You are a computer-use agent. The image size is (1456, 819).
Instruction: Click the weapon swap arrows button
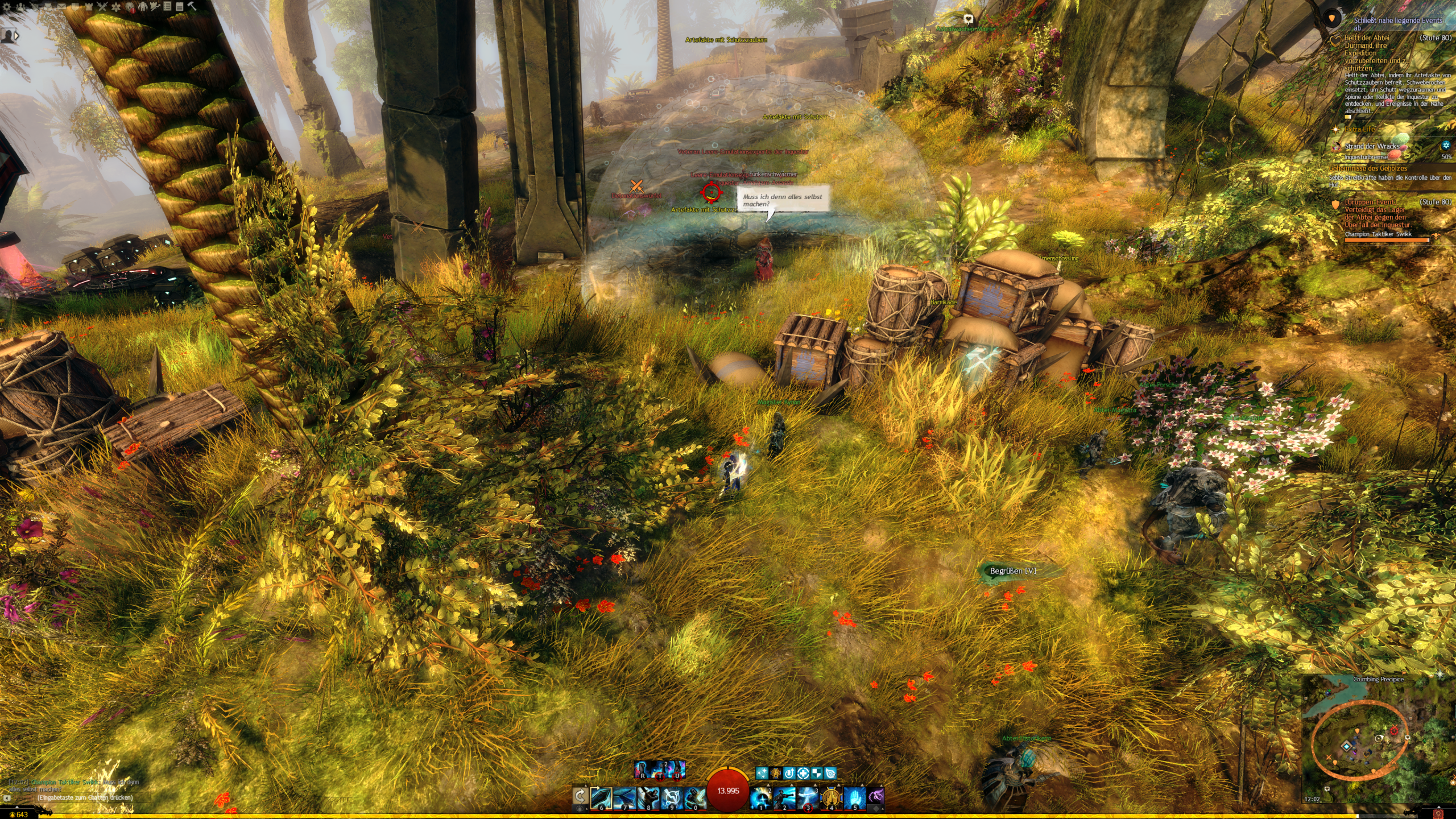(x=580, y=796)
